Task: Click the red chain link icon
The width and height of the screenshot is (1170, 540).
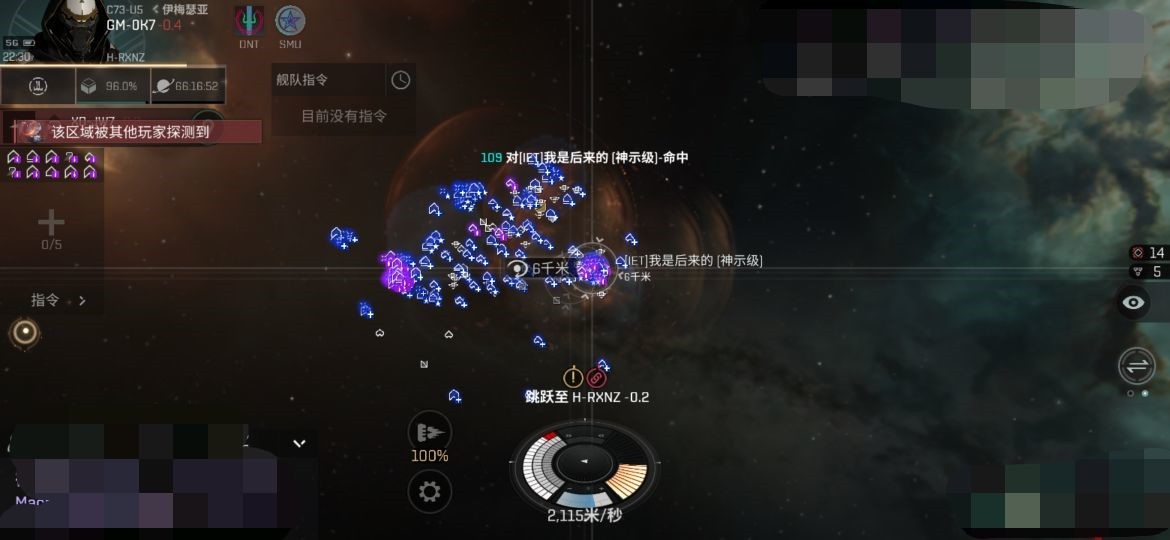Action: coord(596,377)
